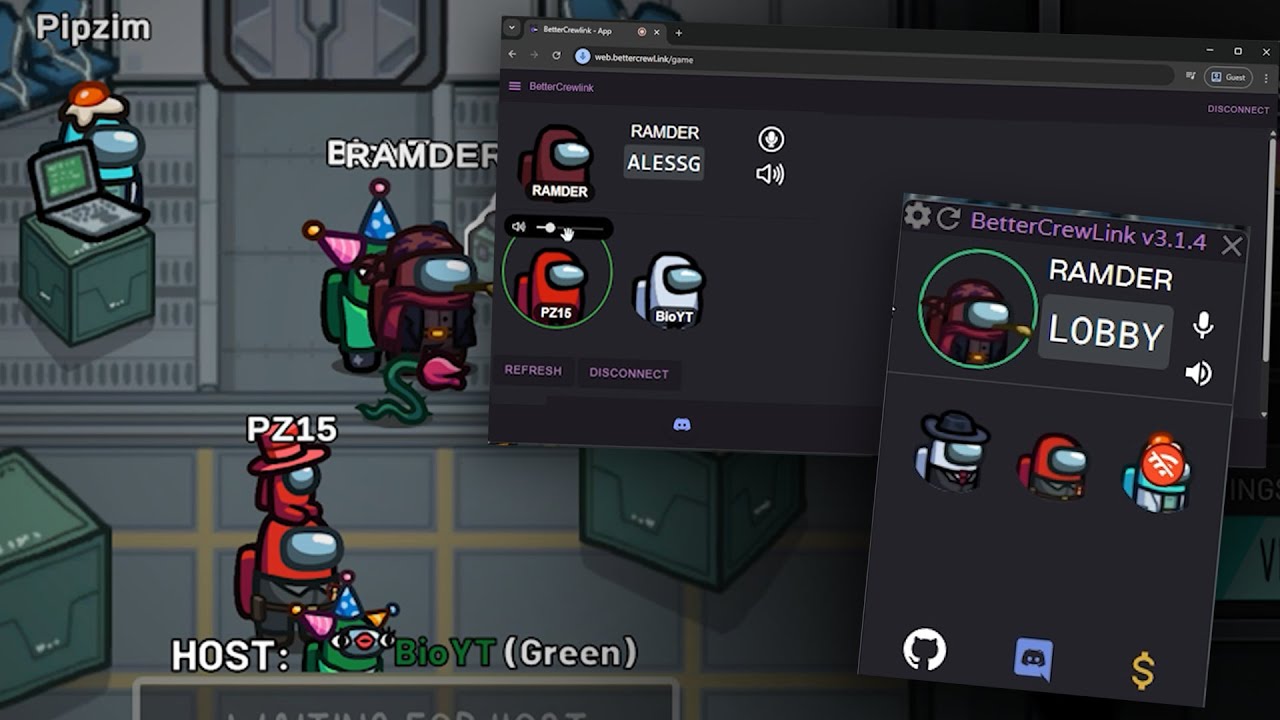Viewport: 1280px width, 720px height.
Task: Toggle the speaker in the web panel
Action: coord(770,174)
